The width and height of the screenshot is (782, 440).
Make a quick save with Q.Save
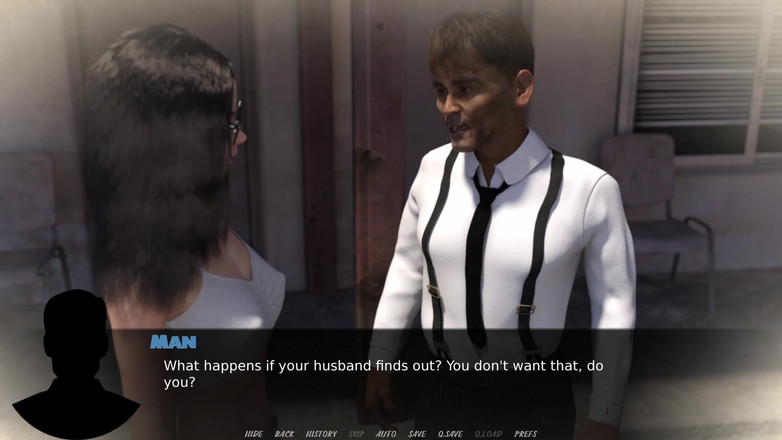pyautogui.click(x=449, y=434)
